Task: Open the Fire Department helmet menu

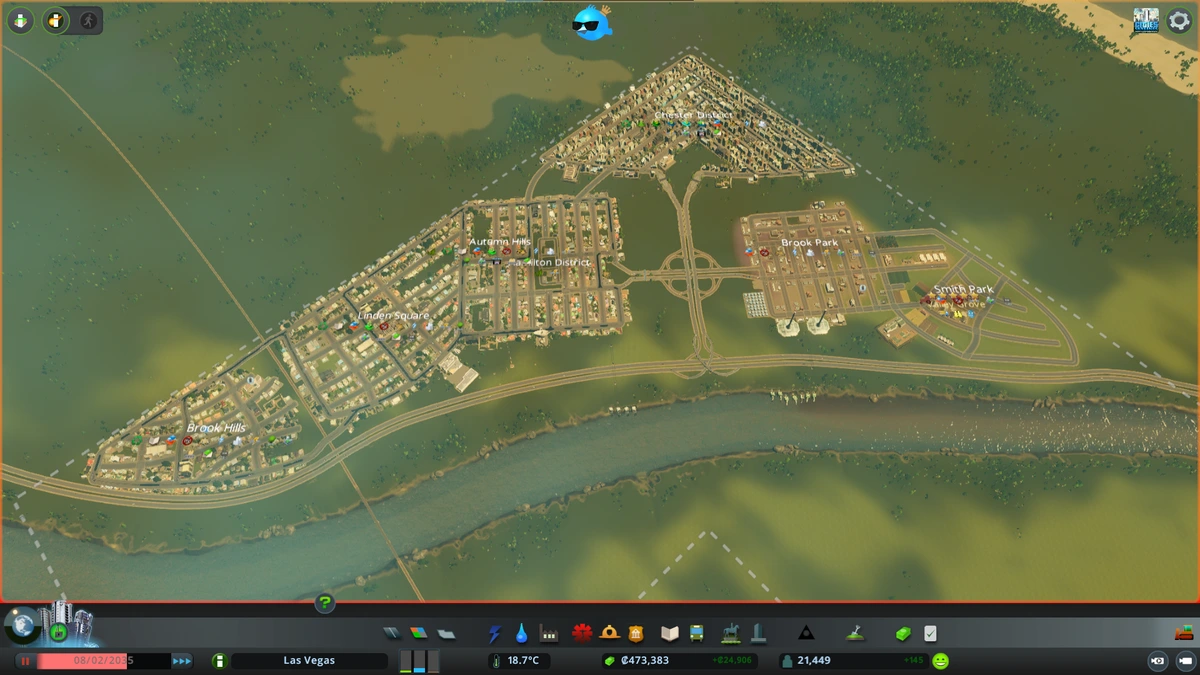Action: (609, 633)
